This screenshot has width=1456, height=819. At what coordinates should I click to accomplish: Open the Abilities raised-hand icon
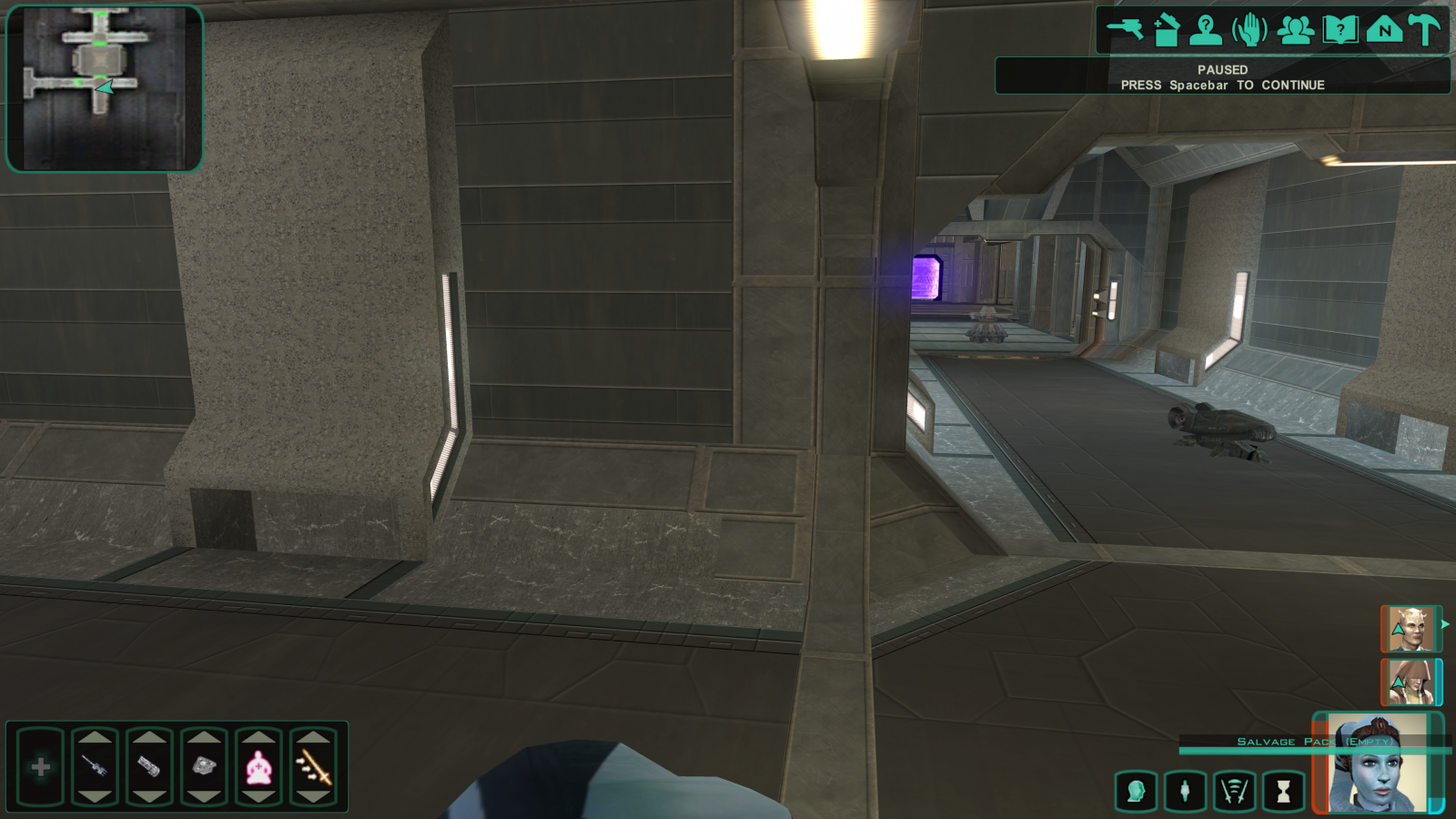1249,30
